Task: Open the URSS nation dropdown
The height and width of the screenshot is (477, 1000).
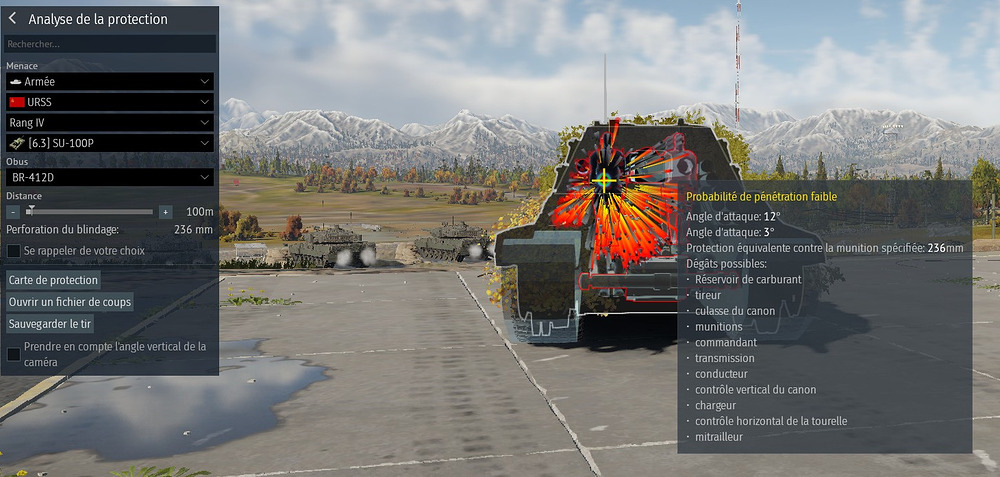Action: 110,102
